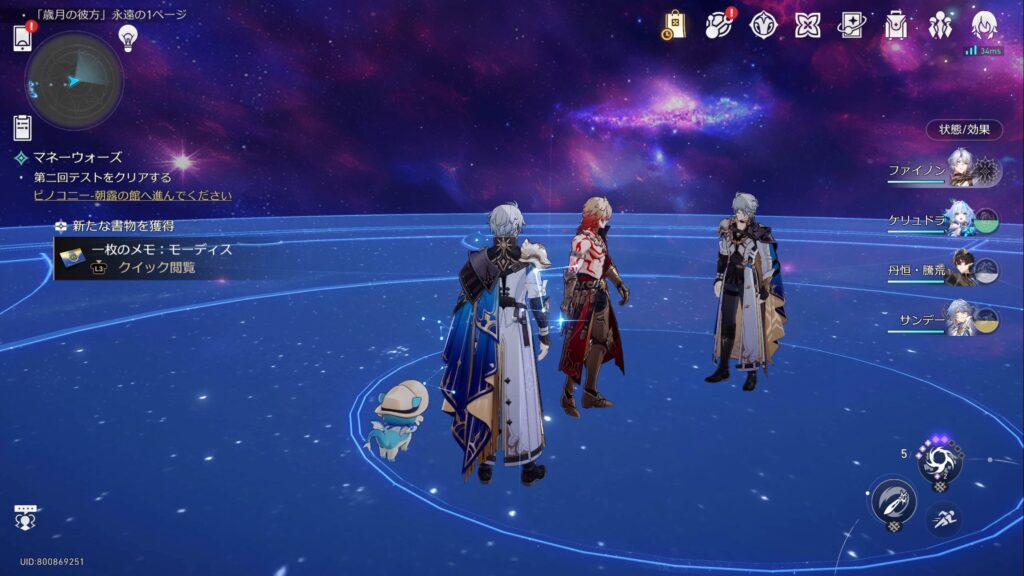Toggle the sprint running icon
This screenshot has width=1024, height=576.
[x=941, y=518]
